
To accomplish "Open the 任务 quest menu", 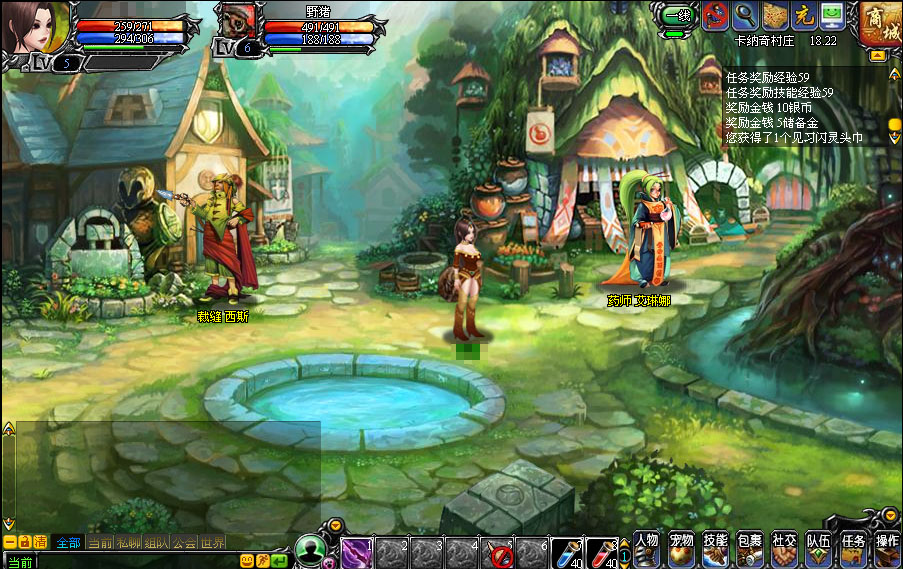I will pos(853,548).
